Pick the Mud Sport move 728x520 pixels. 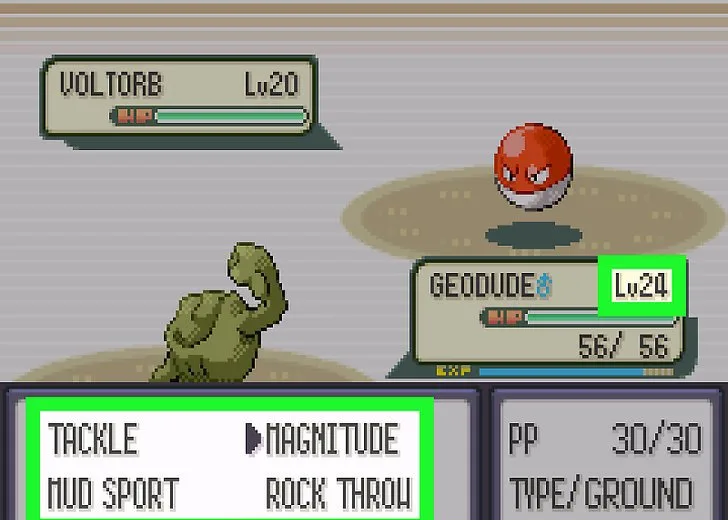[113, 494]
